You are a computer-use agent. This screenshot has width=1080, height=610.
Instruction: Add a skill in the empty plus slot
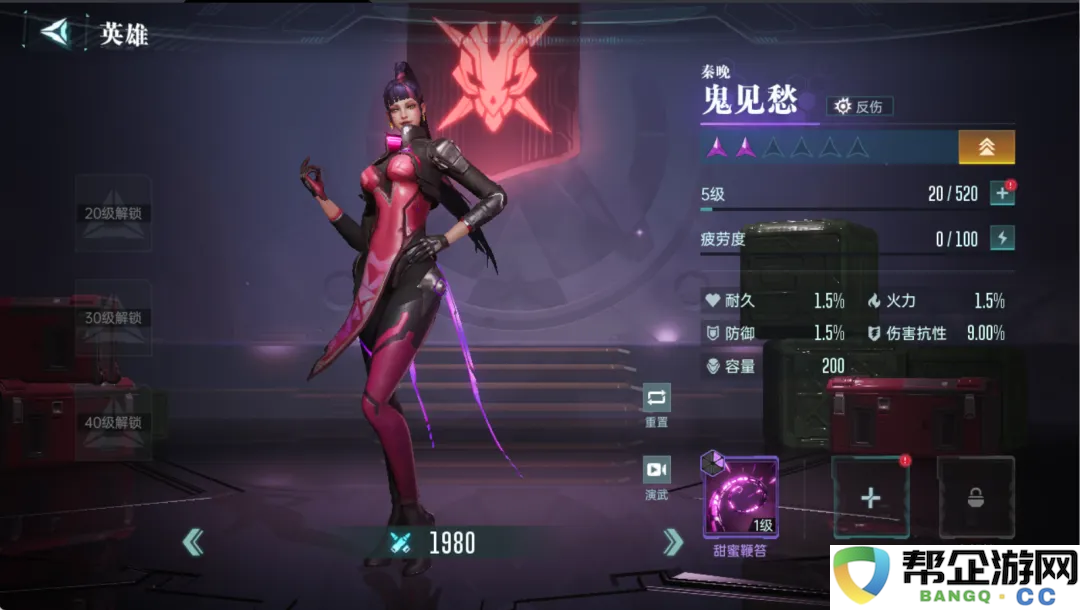(871, 497)
